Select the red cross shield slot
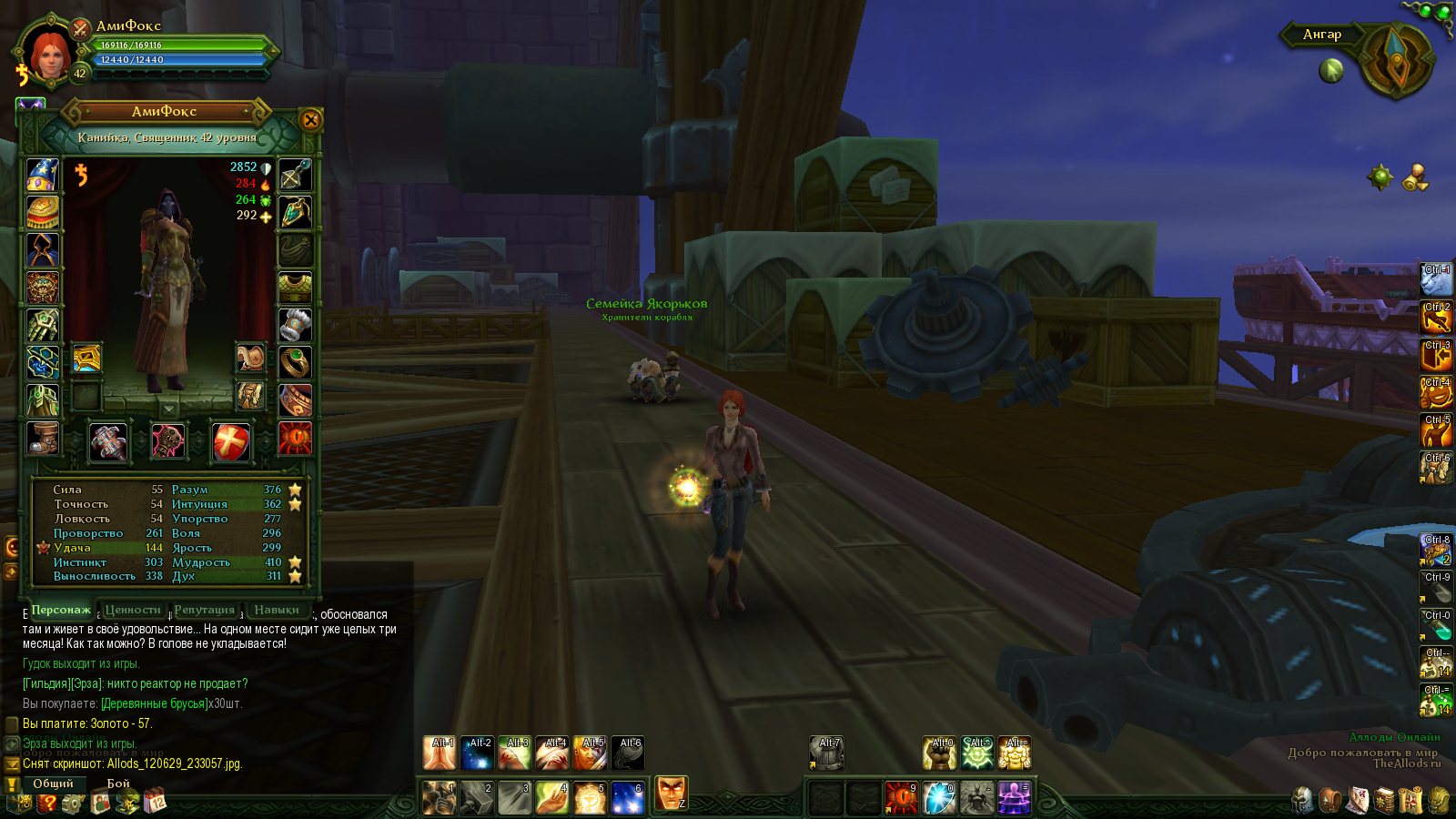 (x=230, y=442)
